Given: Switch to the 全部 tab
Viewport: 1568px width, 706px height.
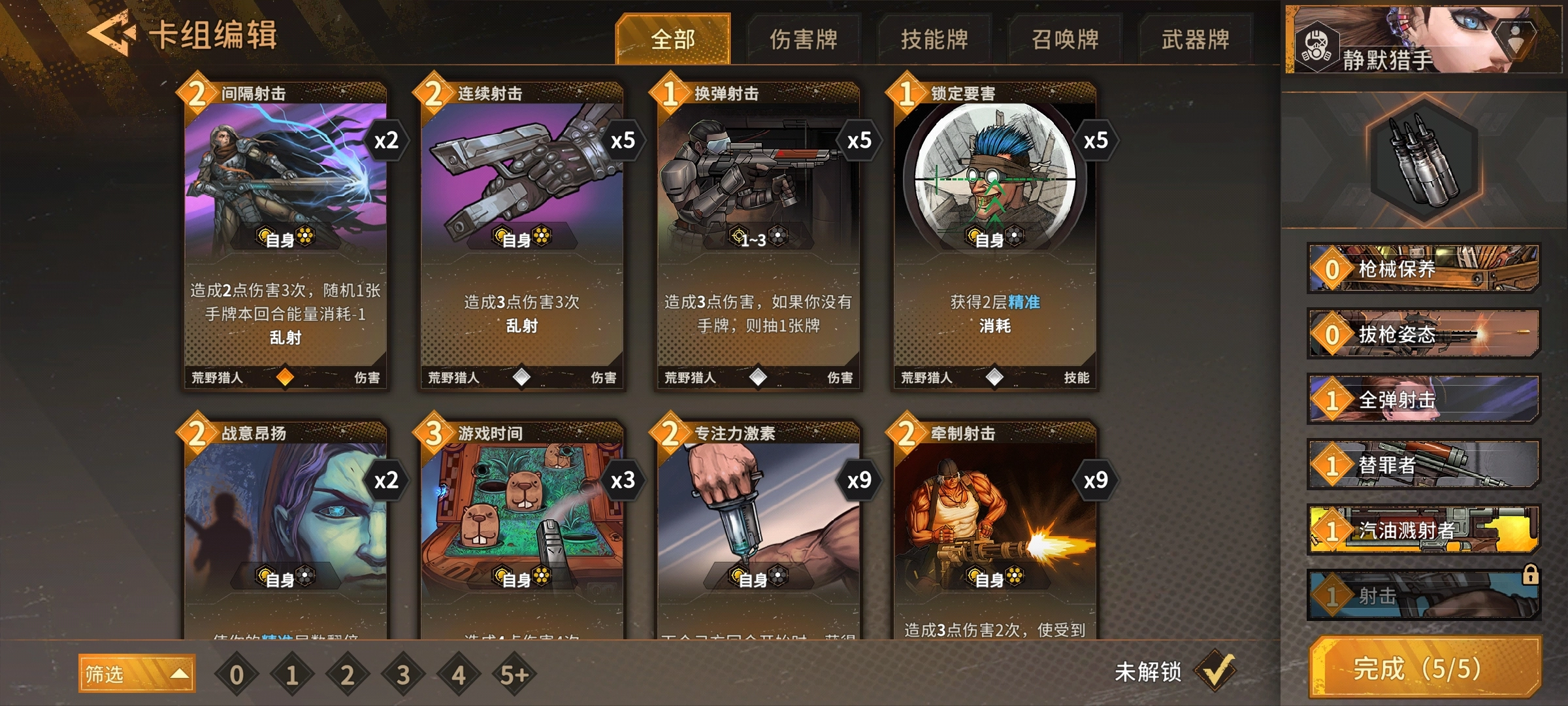Looking at the screenshot, I should pos(673,39).
